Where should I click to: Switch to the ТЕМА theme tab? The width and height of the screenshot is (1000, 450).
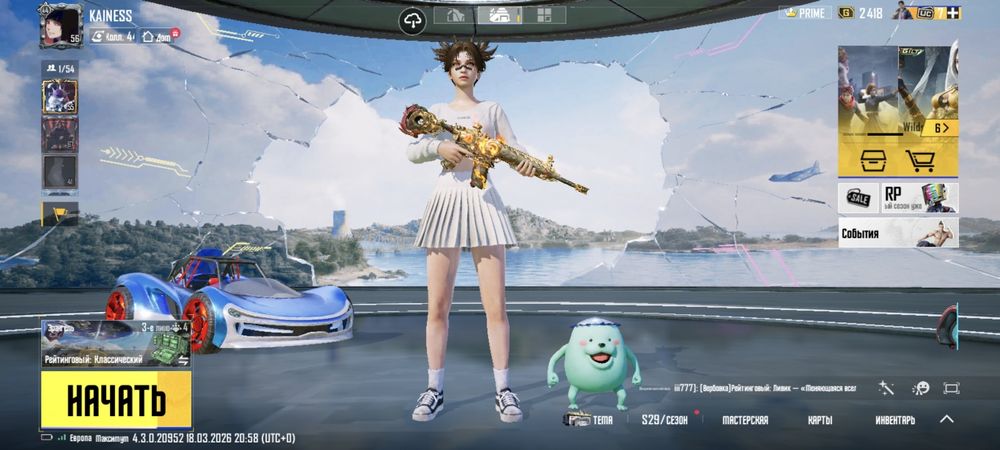(590, 420)
